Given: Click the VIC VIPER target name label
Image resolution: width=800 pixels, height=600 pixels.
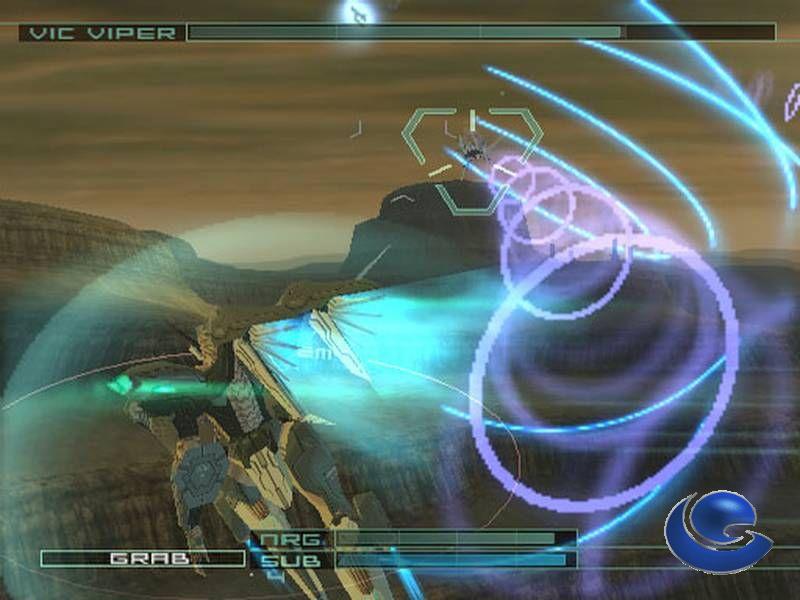Looking at the screenshot, I should (102, 33).
